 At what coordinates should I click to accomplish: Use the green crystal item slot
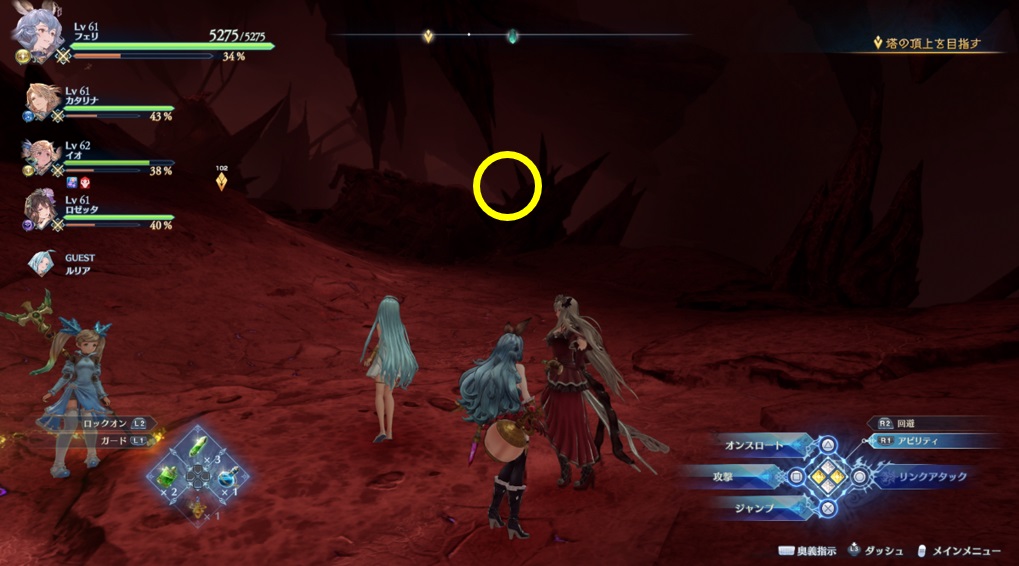198,447
